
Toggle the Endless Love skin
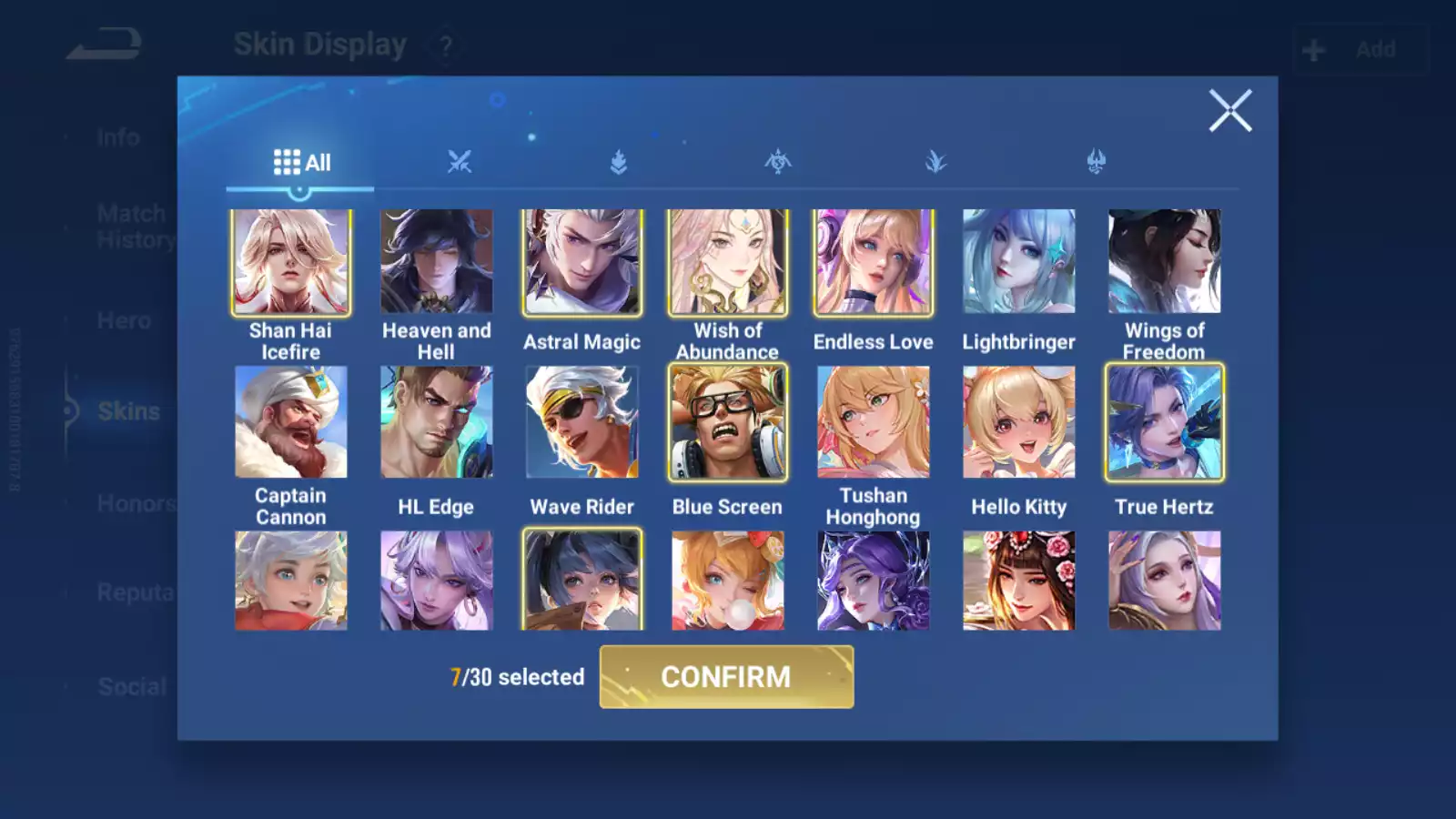point(874,262)
